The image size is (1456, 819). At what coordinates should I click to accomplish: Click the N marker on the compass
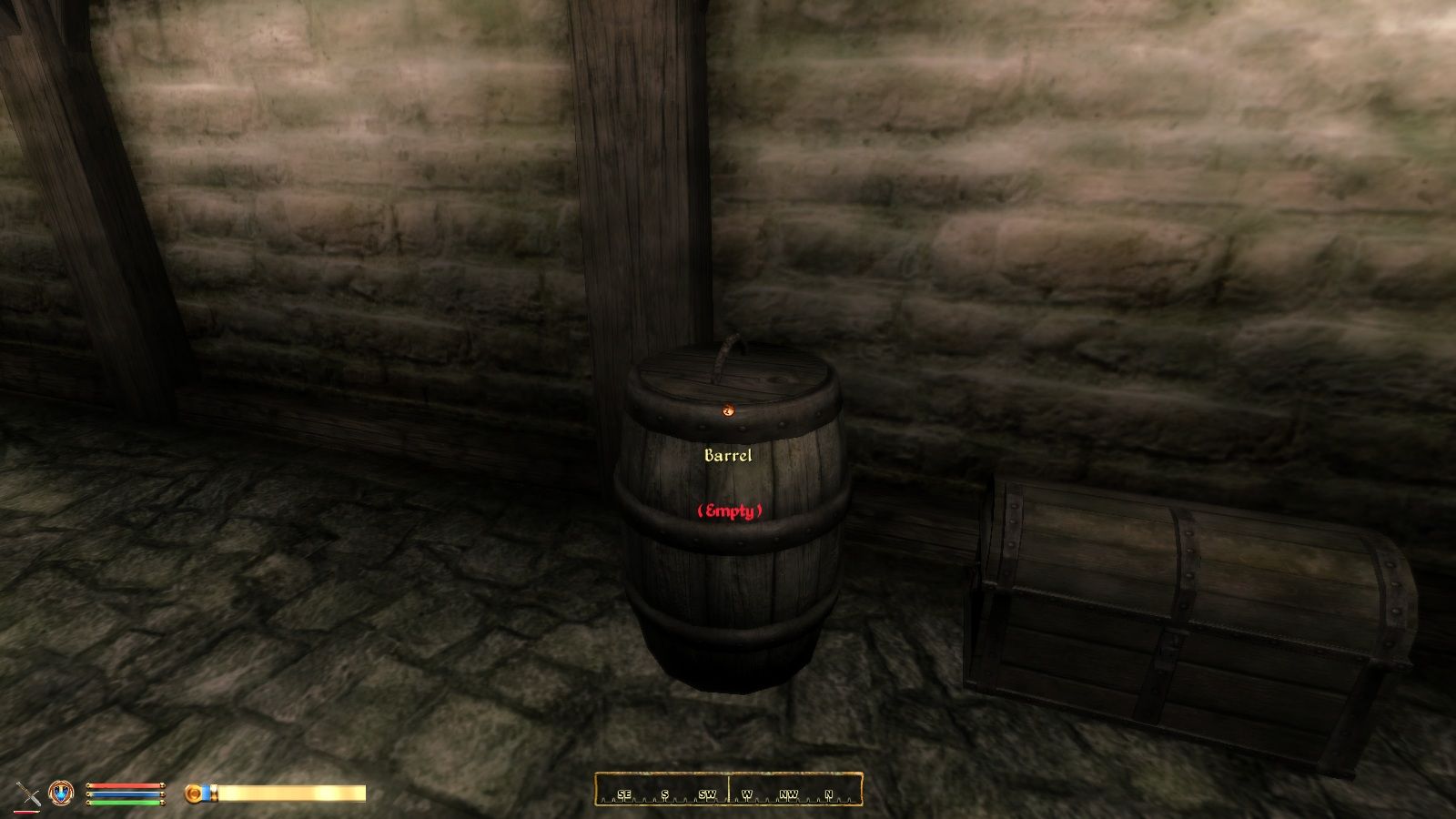pos(828,794)
